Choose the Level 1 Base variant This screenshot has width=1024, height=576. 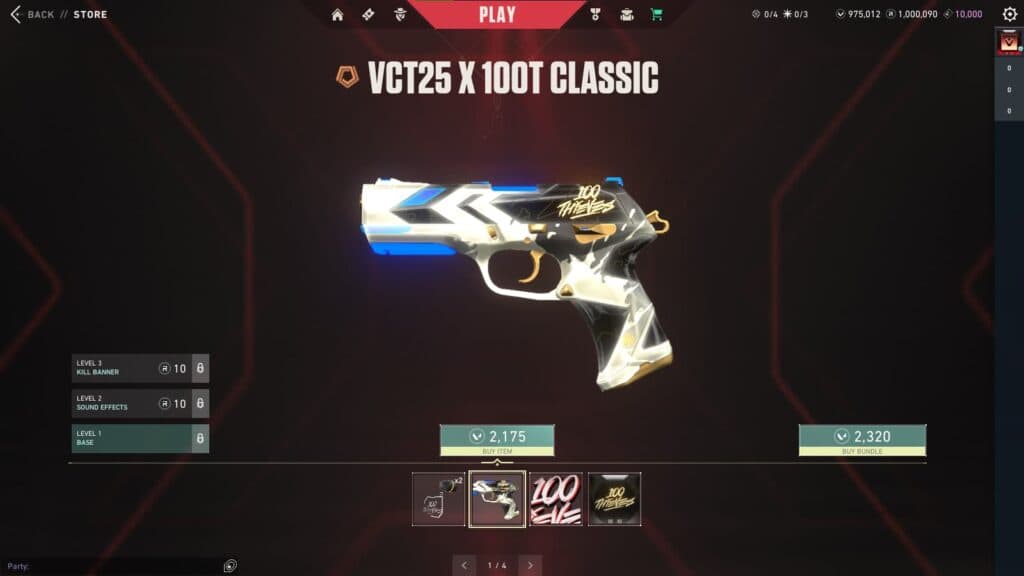pyautogui.click(x=131, y=438)
